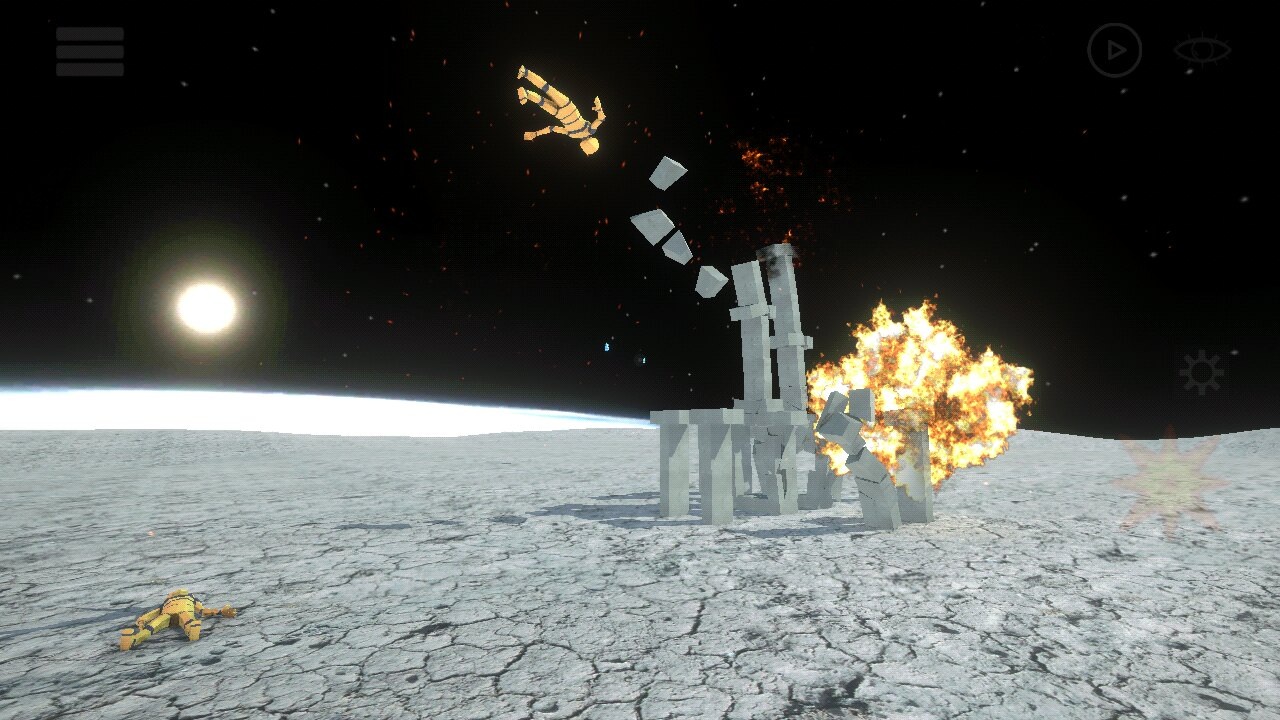
Task: Toggle the eye icon to hide UI
Action: [x=1203, y=47]
